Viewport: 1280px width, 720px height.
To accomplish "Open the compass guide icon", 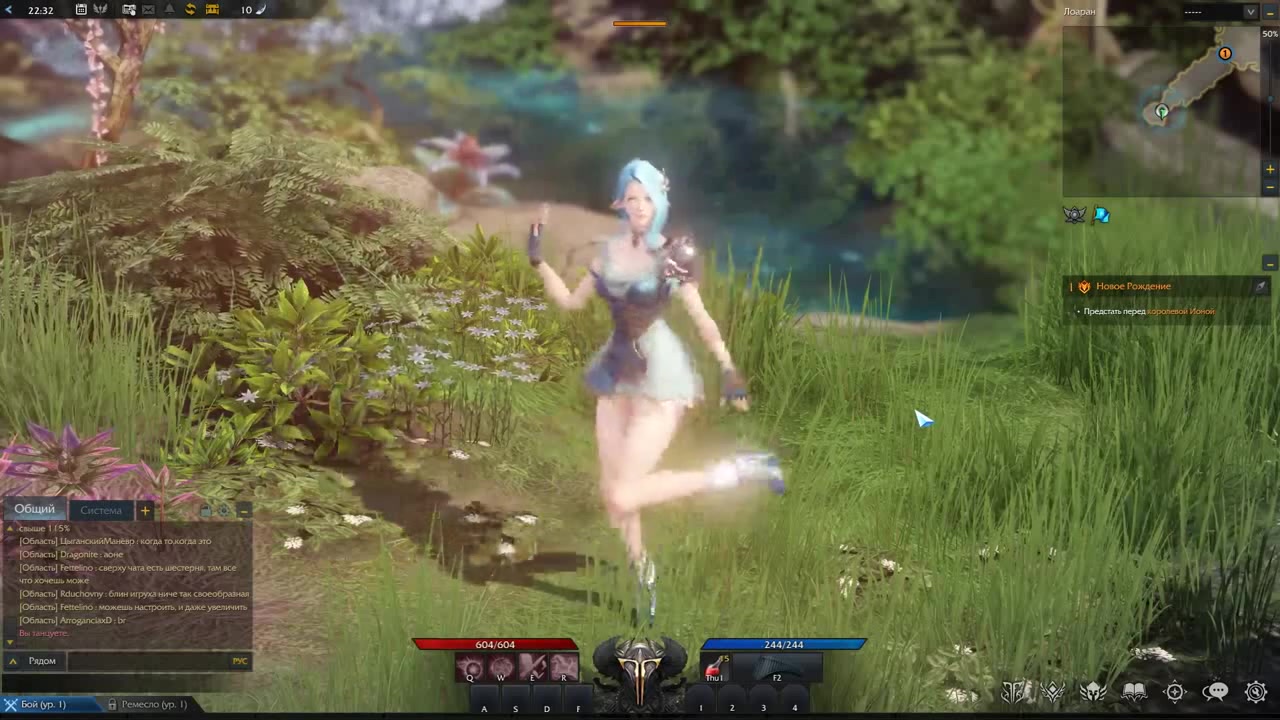I will [1175, 691].
